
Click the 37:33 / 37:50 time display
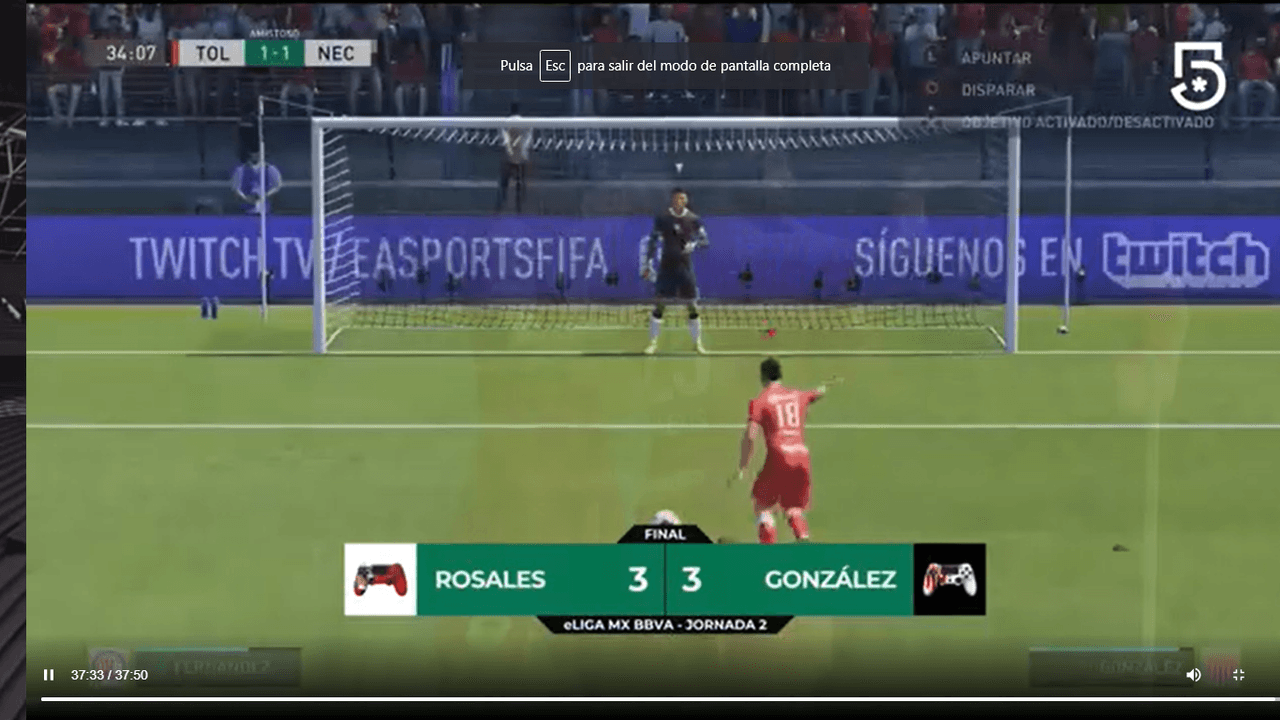click(107, 675)
